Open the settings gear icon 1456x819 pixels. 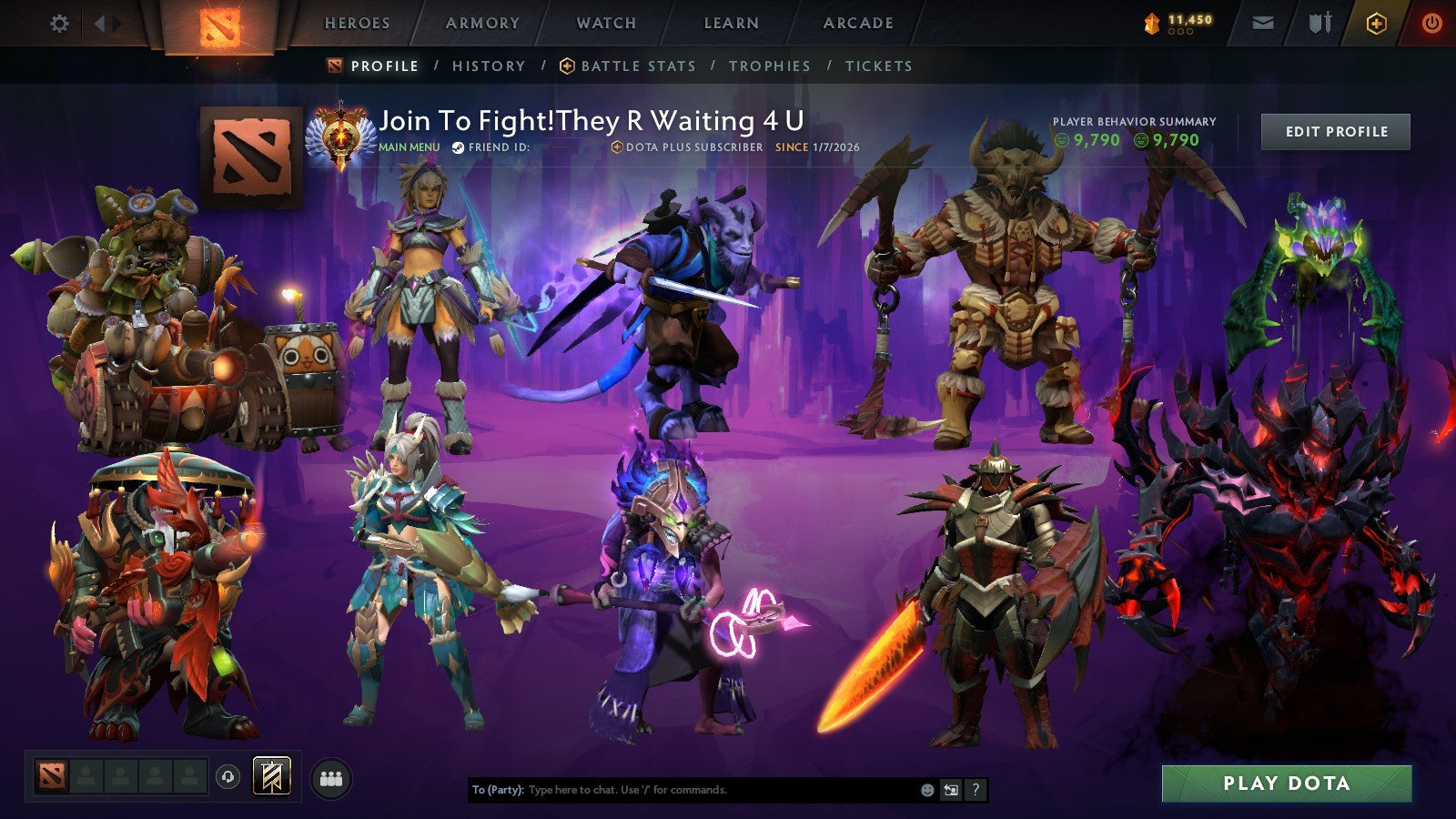click(x=60, y=25)
